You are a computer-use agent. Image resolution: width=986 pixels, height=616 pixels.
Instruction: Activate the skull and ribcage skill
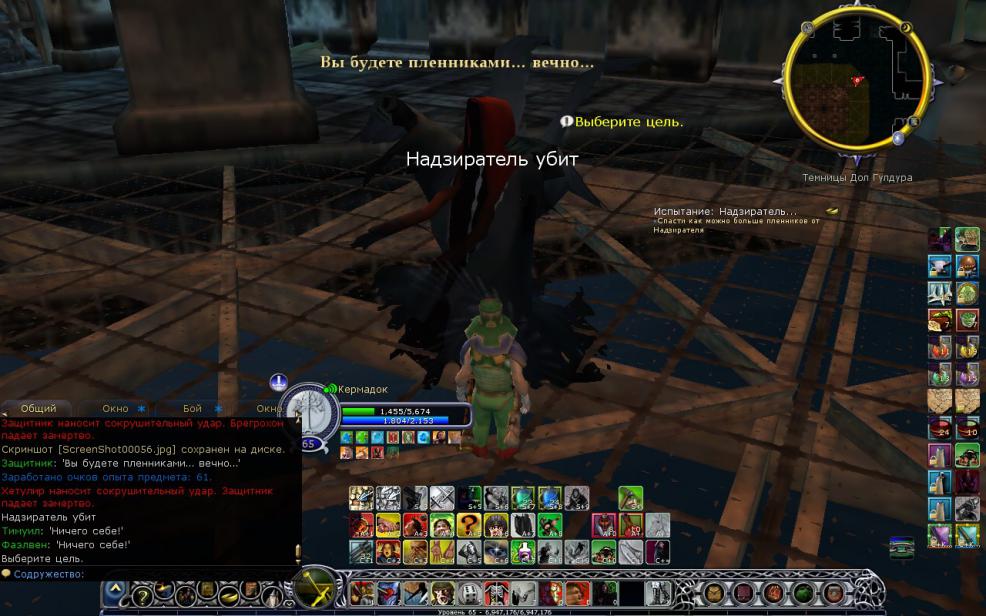coord(496,593)
